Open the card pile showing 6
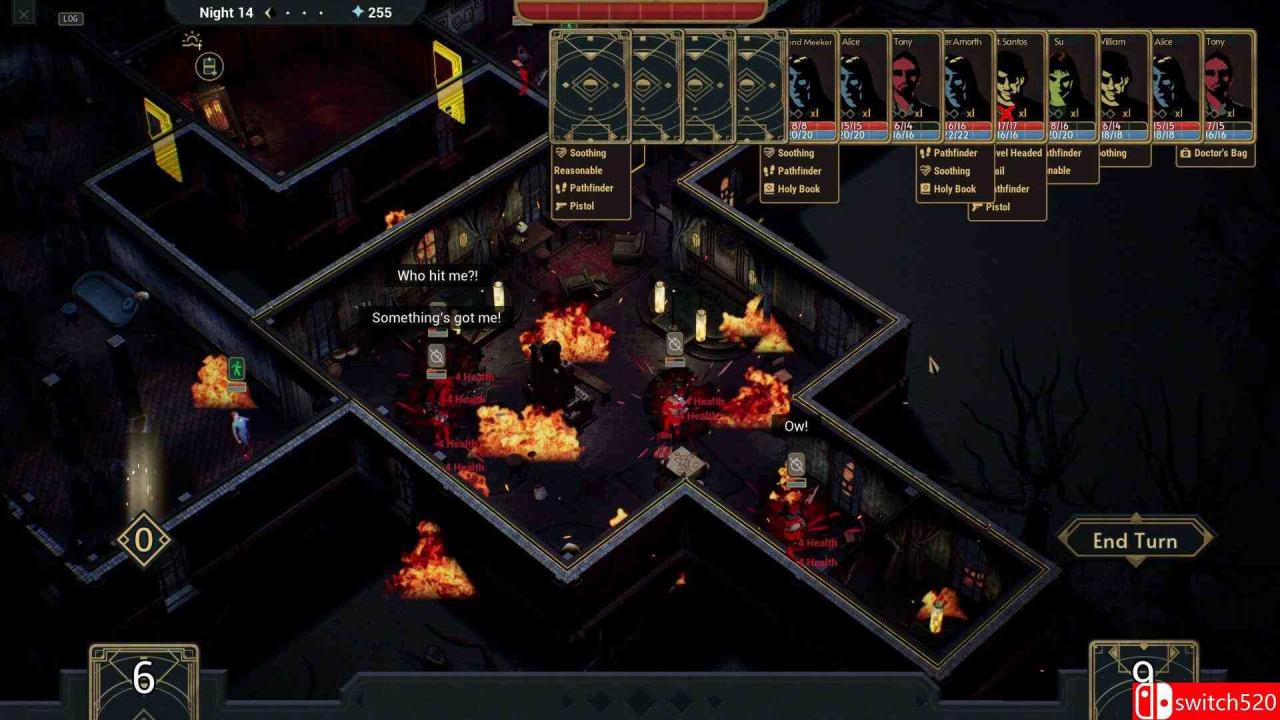Screen dimensions: 1280x720 (143, 680)
